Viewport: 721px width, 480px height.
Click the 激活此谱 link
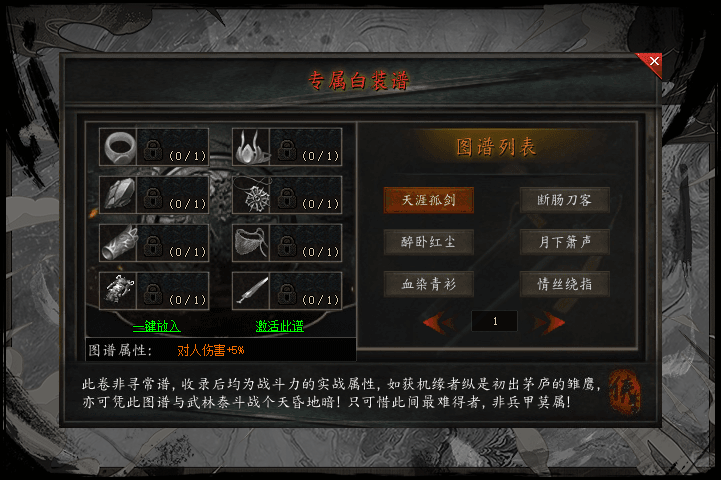click(x=279, y=326)
